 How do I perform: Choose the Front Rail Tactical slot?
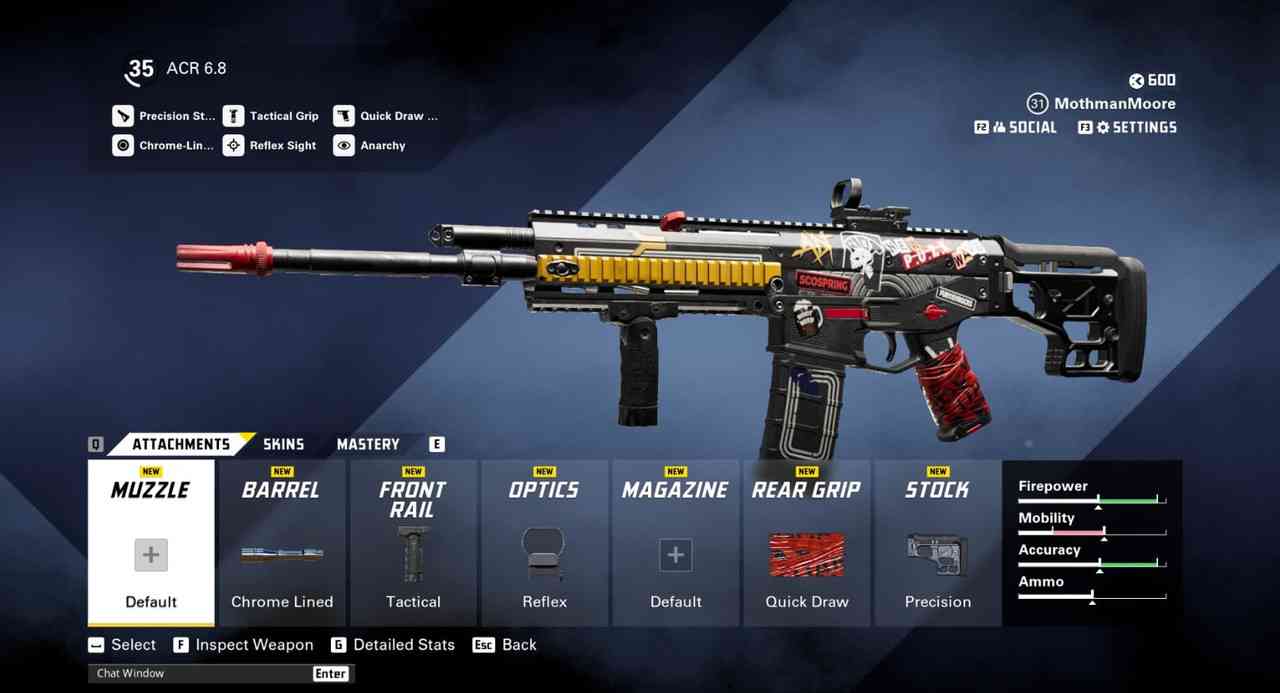[x=413, y=542]
